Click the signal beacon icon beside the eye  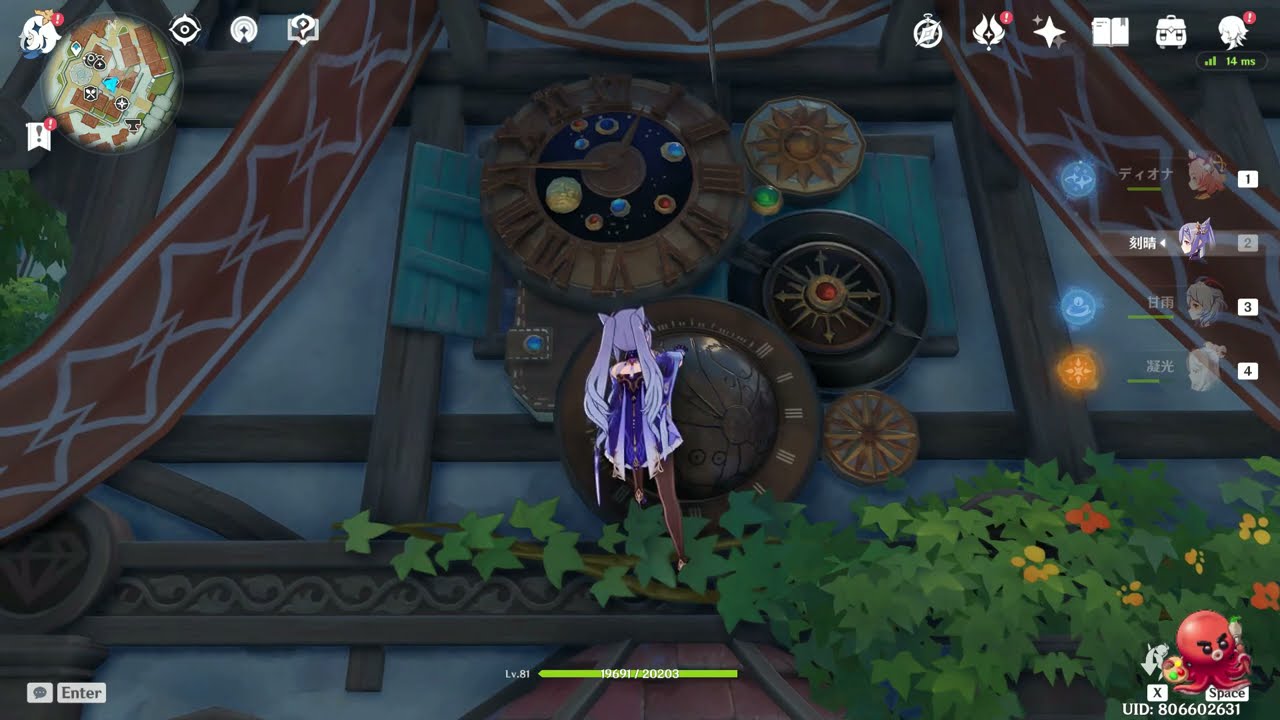coord(243,30)
